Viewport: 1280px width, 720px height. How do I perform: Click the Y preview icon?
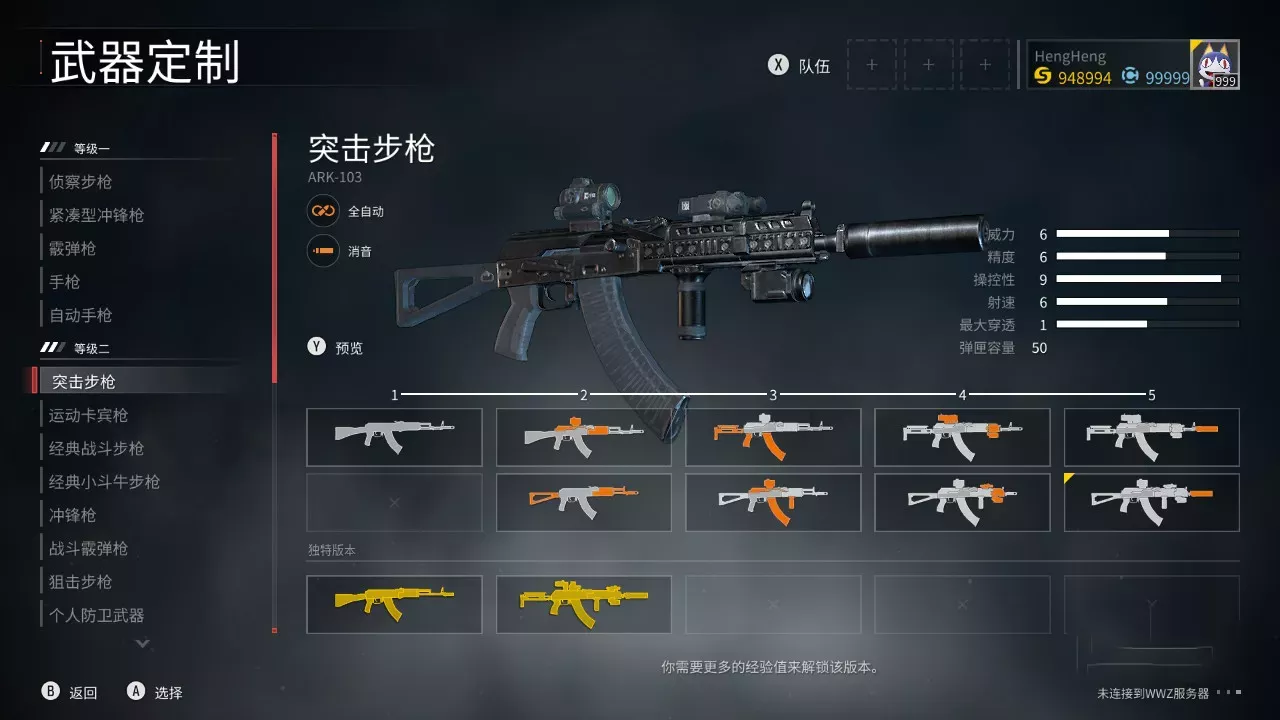(x=316, y=347)
